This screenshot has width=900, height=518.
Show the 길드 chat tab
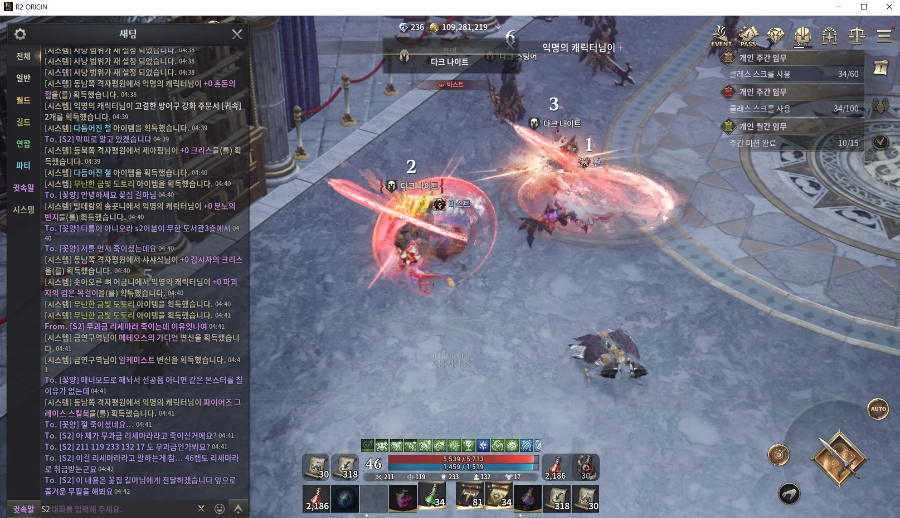[x=23, y=122]
